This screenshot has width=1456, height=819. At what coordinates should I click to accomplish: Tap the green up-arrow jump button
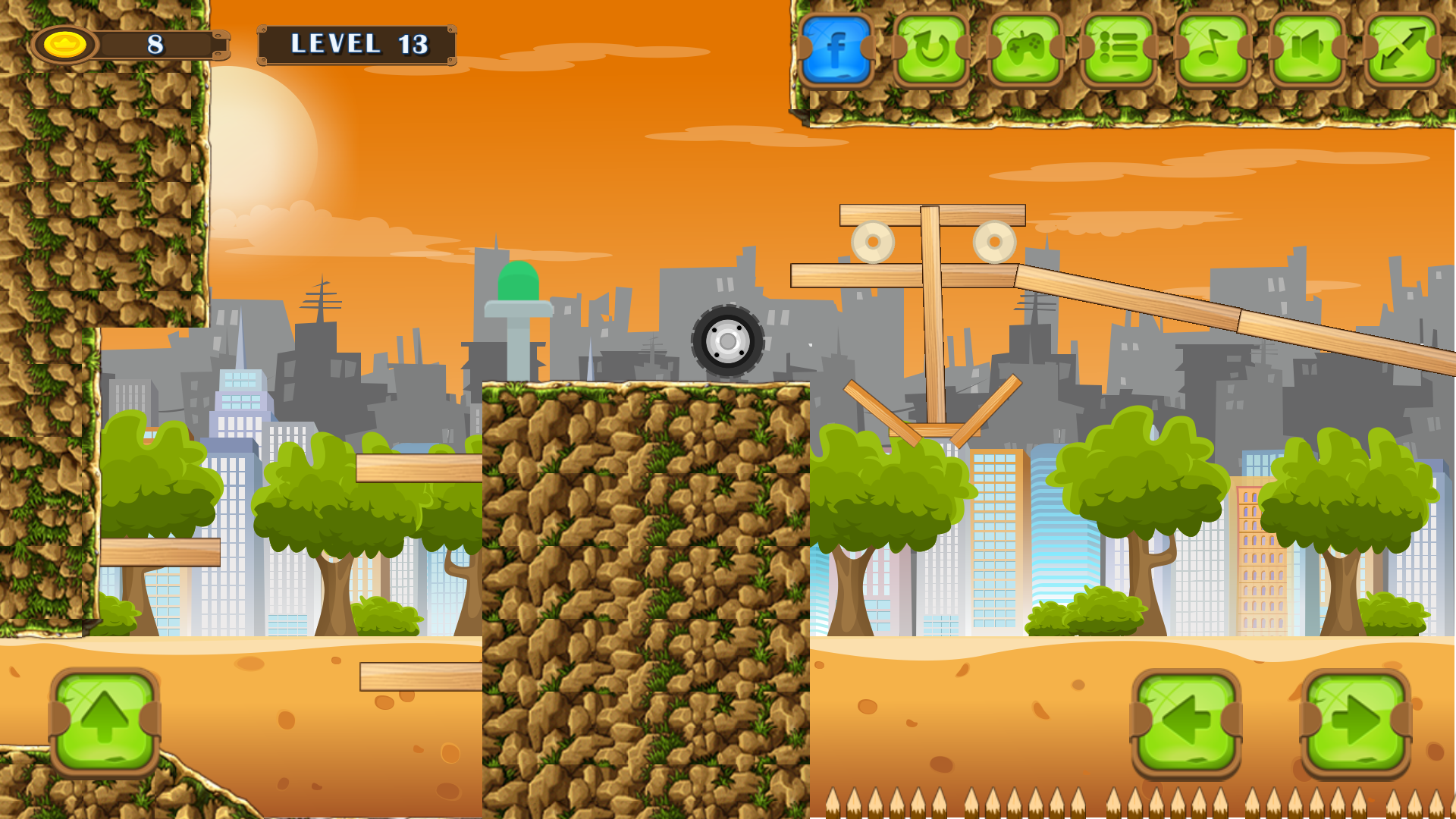[105, 720]
